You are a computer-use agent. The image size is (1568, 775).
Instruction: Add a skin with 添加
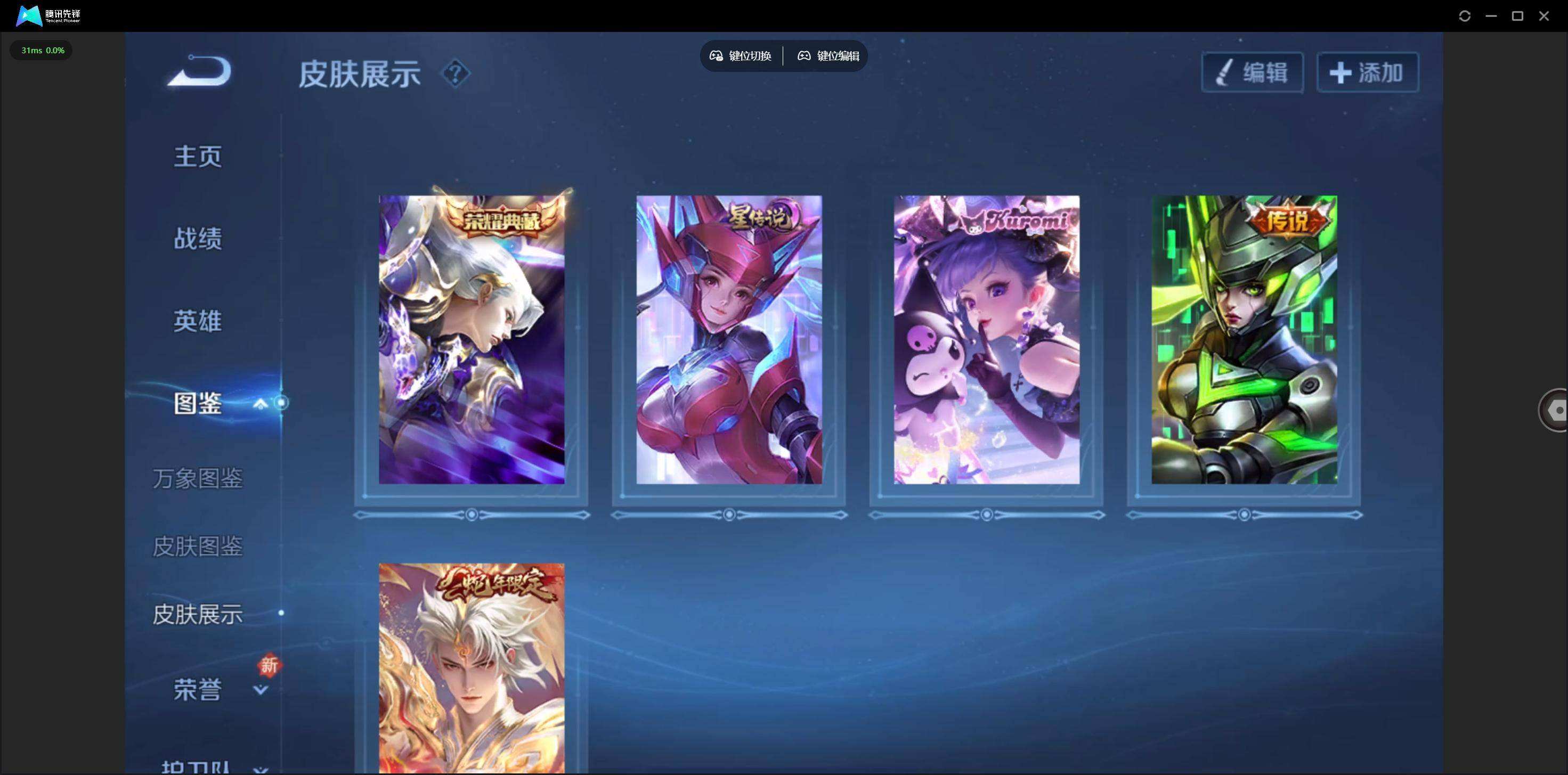[x=1367, y=73]
